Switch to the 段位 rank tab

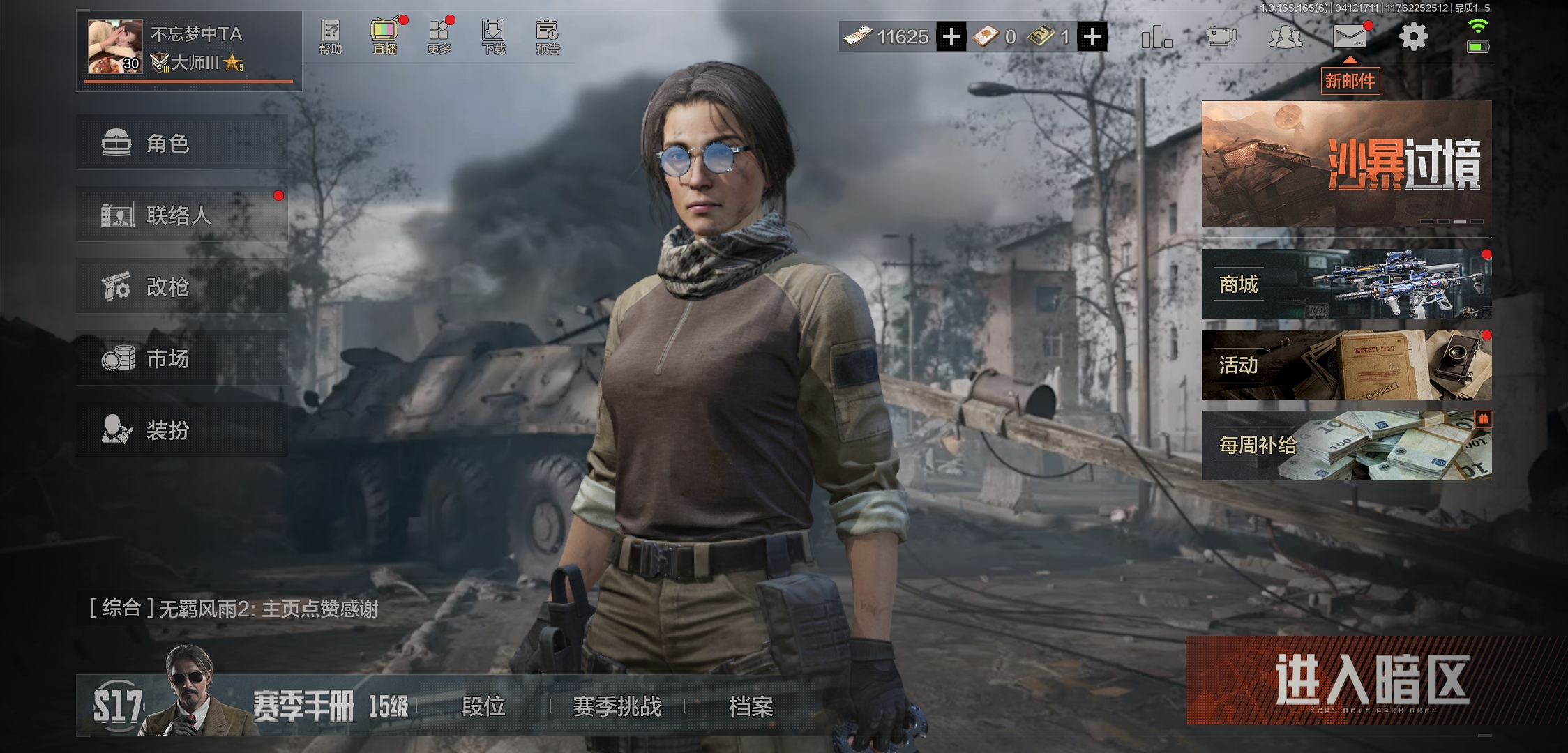pos(483,706)
